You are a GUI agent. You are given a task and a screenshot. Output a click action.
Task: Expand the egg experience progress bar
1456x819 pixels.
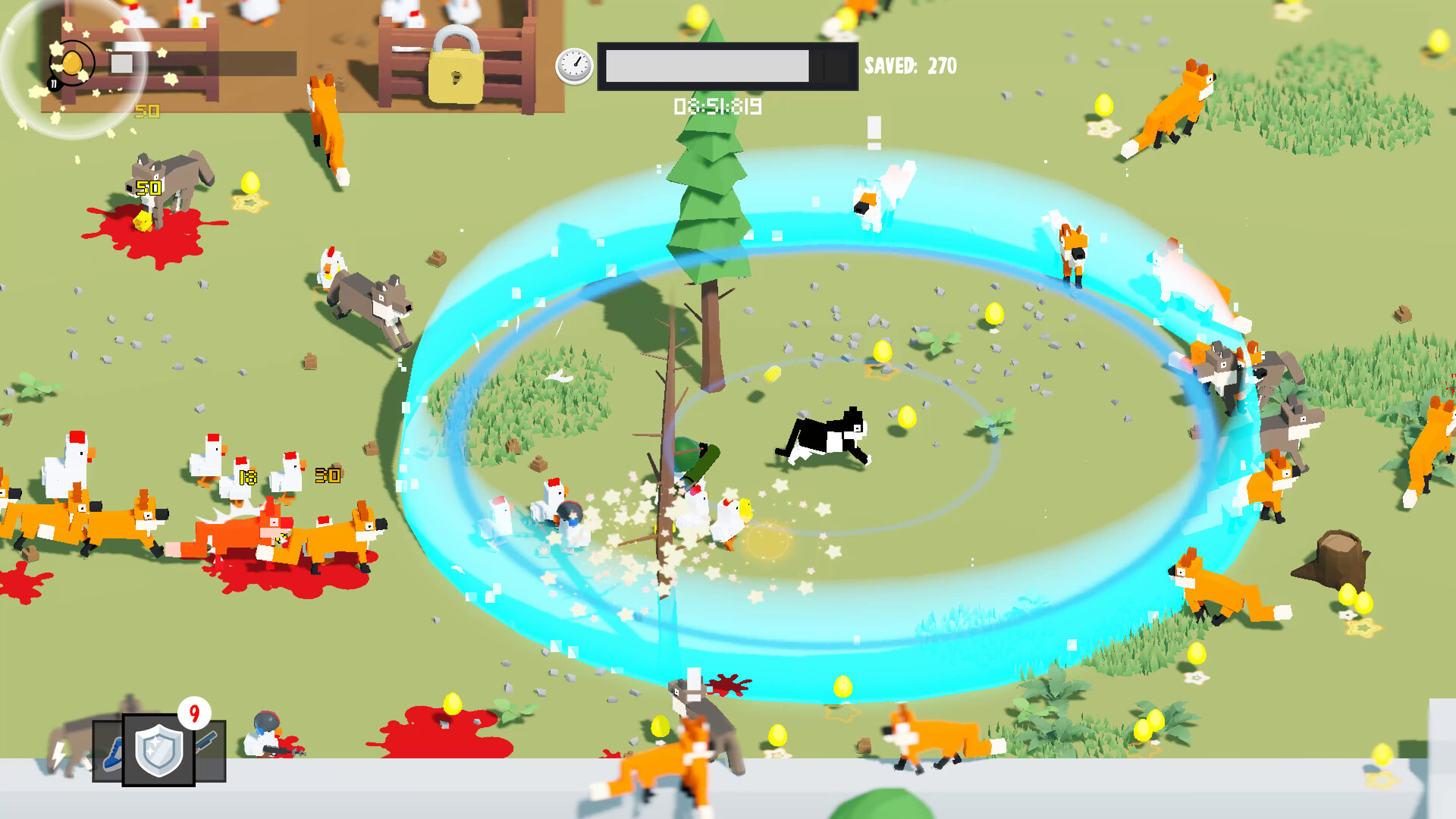(x=205, y=64)
